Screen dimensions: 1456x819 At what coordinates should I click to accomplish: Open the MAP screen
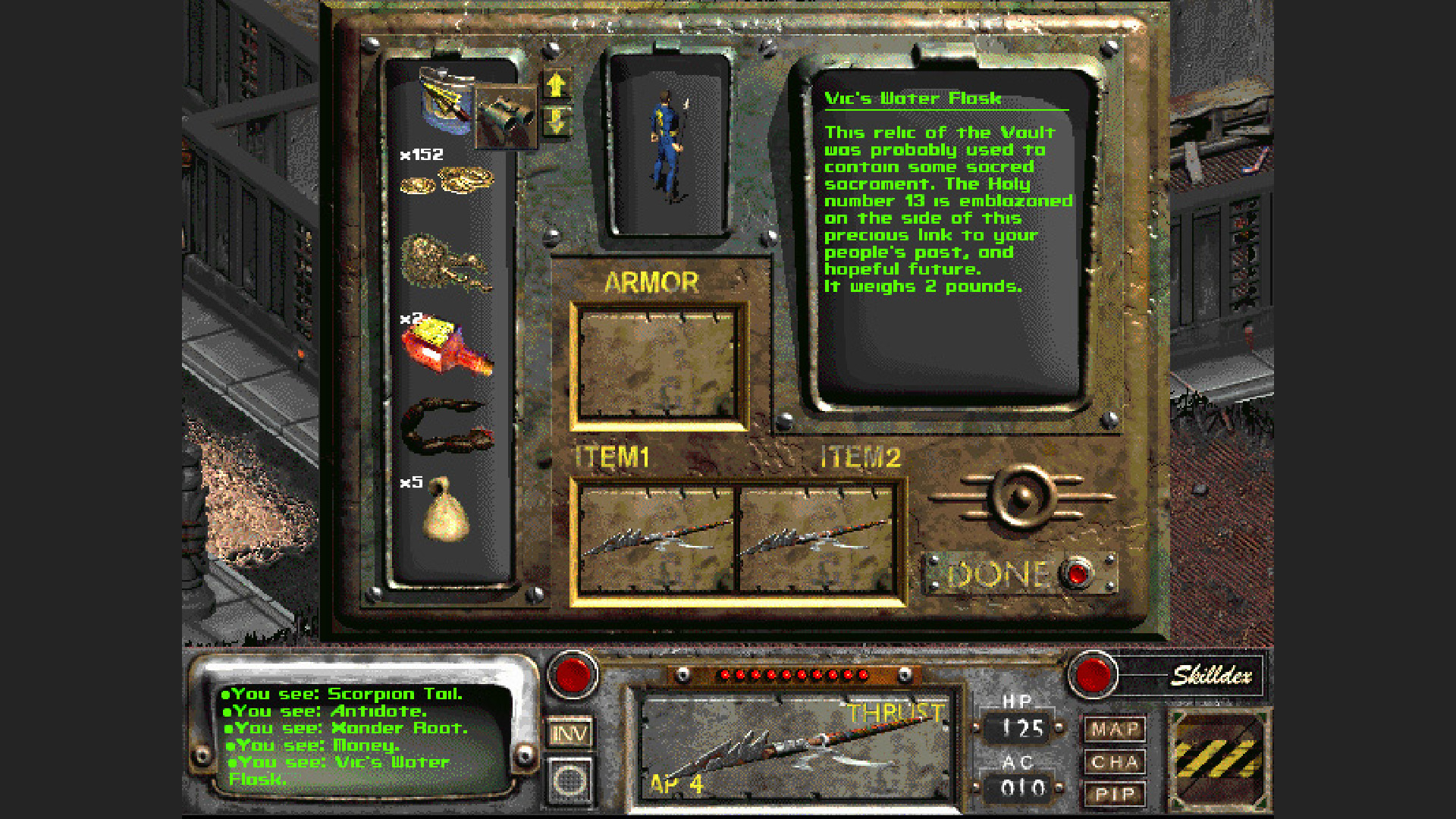1117,729
